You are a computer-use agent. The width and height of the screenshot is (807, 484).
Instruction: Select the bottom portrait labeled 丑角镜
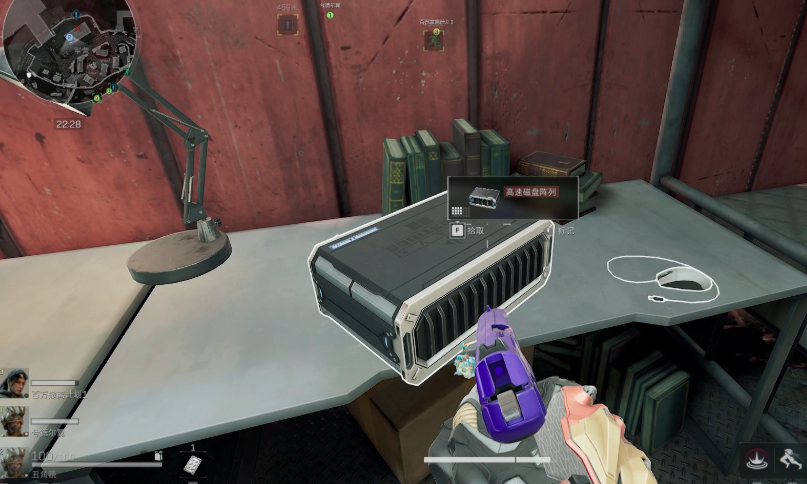pos(15,461)
